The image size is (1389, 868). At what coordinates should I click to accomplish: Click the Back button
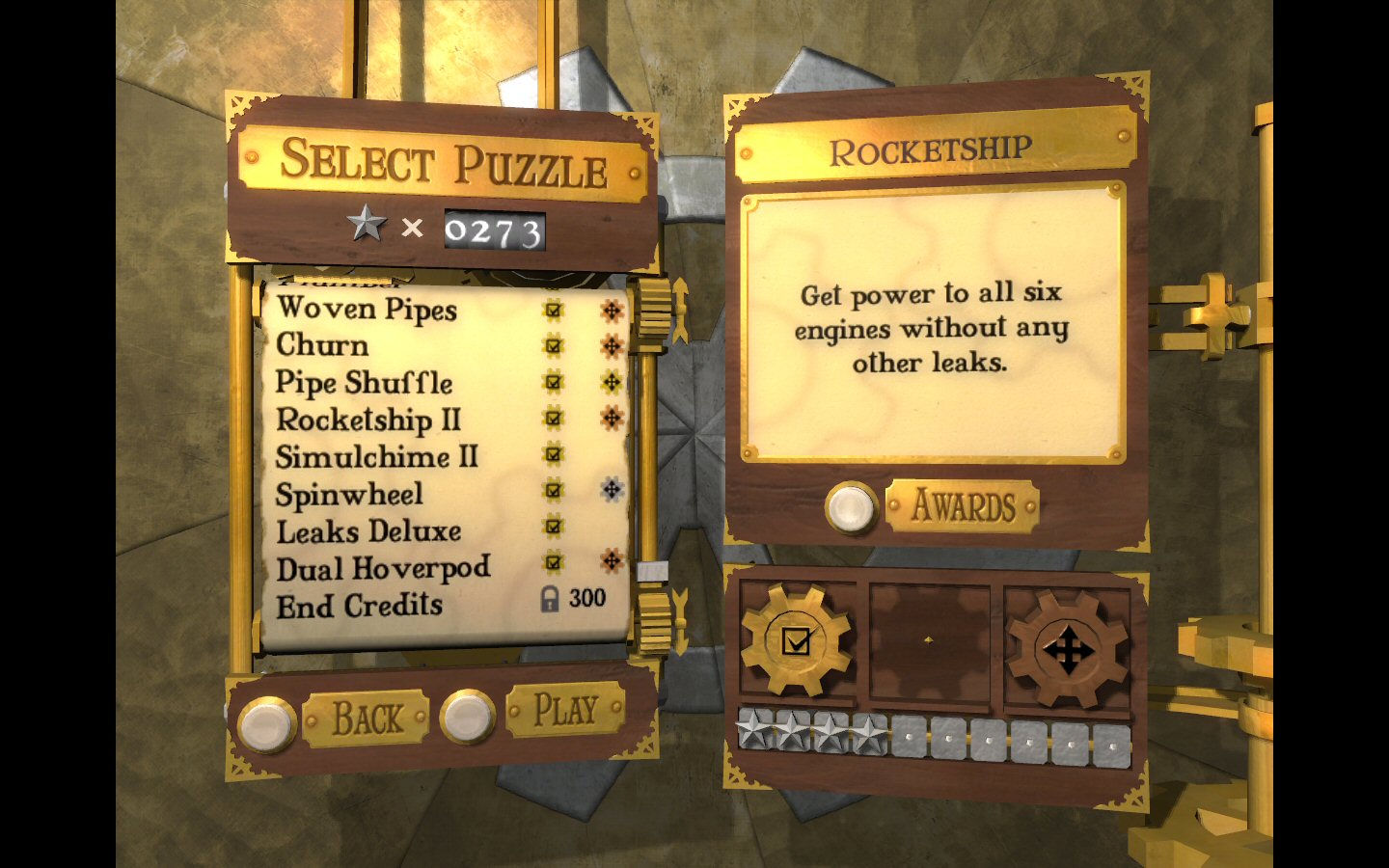(366, 719)
